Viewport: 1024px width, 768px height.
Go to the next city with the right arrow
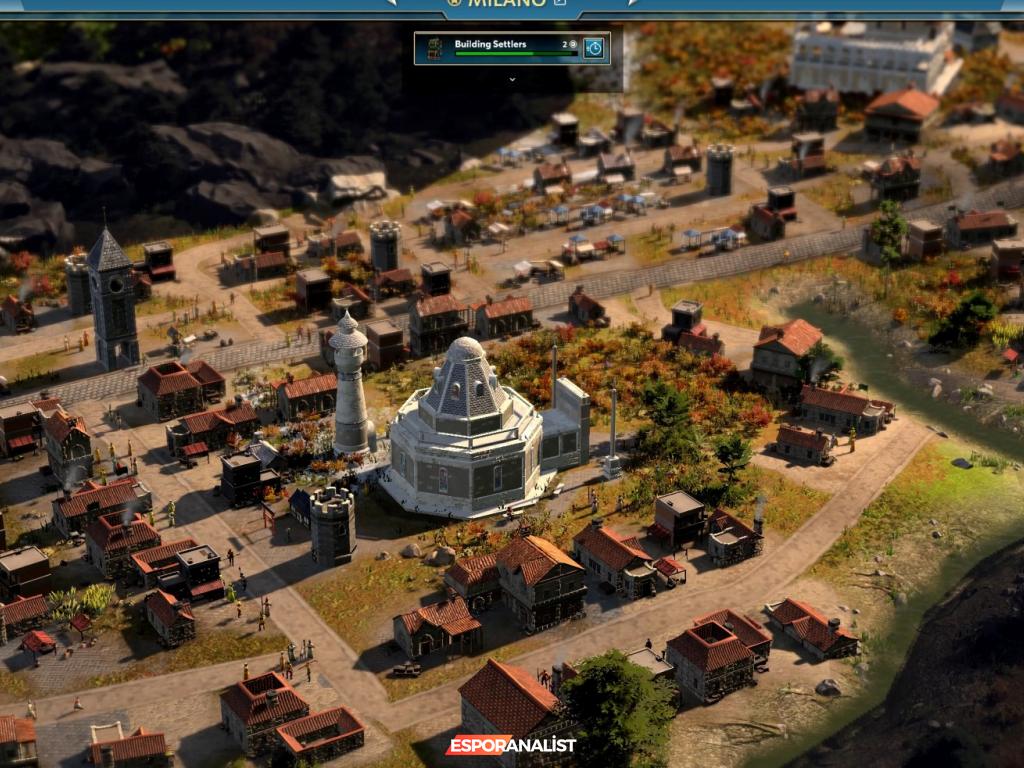[x=632, y=3]
